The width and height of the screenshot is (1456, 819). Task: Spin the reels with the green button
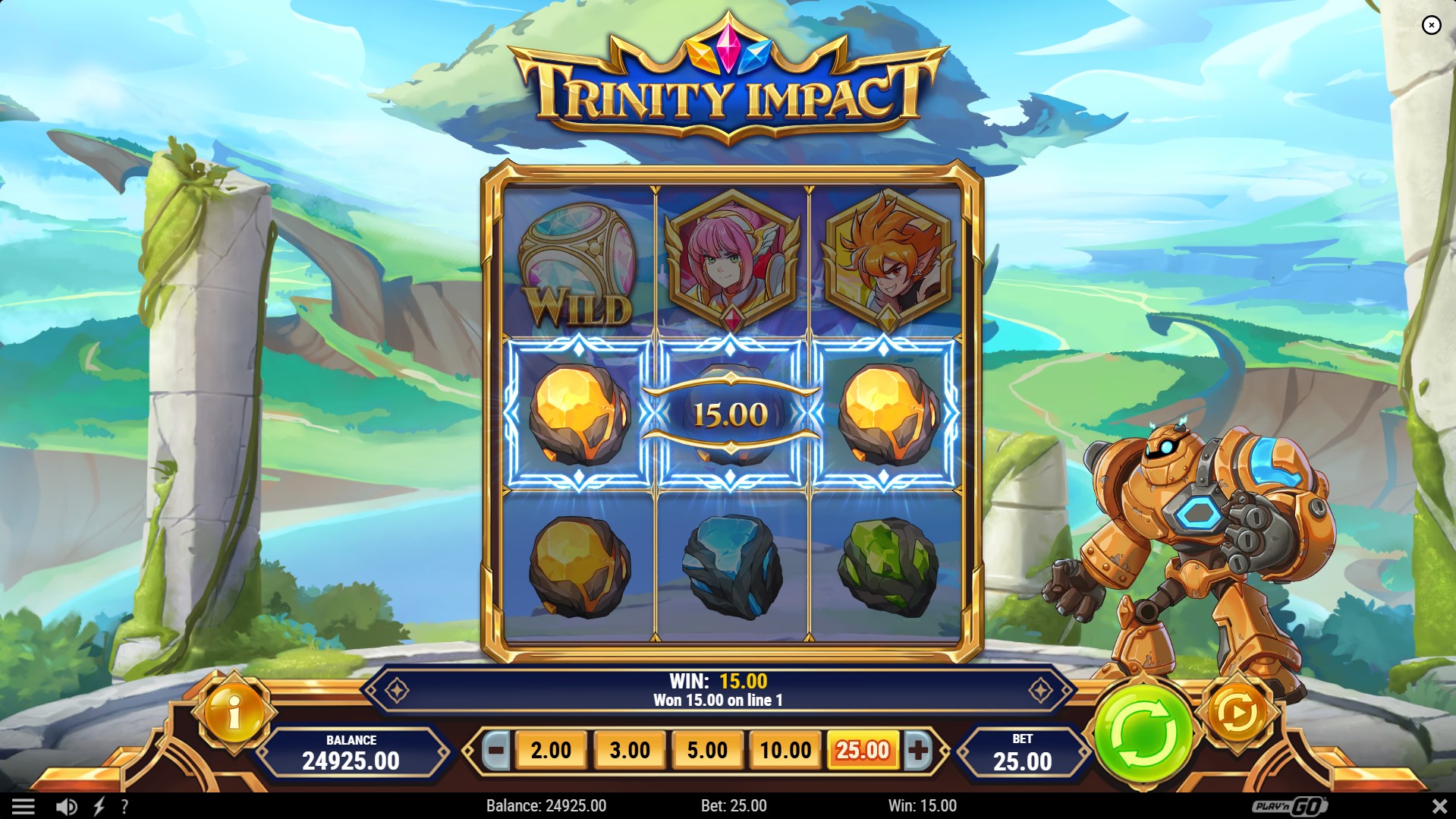click(x=1143, y=733)
